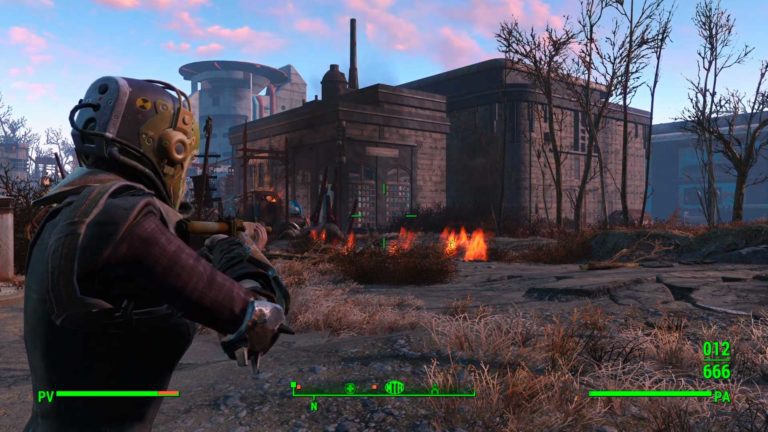This screenshot has width=768, height=432.
Task: Select the circled cross marker on the compass
Action: [x=350, y=387]
